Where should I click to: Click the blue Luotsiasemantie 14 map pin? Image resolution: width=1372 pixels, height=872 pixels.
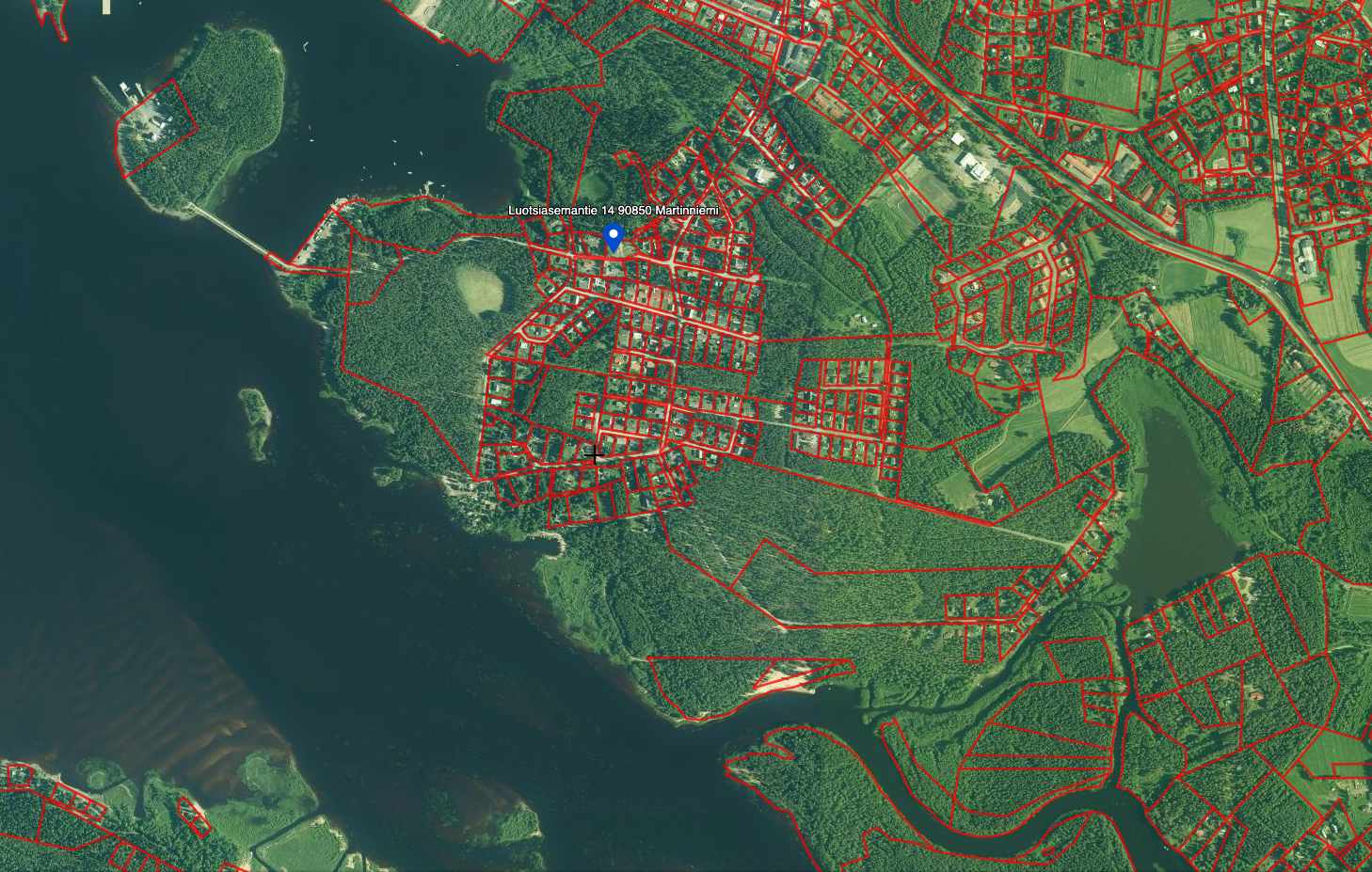[x=614, y=236]
